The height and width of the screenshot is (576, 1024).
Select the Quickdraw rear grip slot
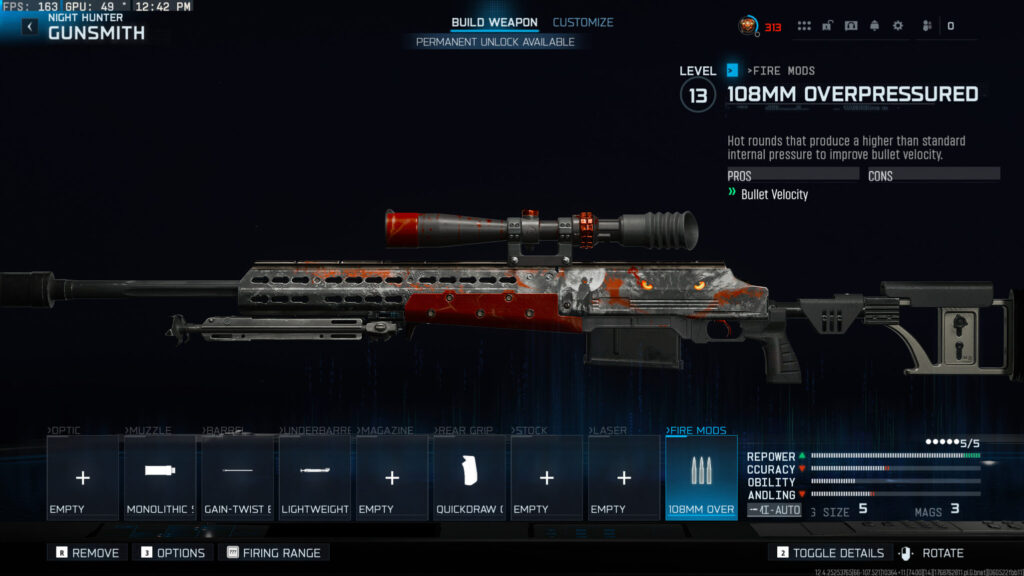[469, 478]
